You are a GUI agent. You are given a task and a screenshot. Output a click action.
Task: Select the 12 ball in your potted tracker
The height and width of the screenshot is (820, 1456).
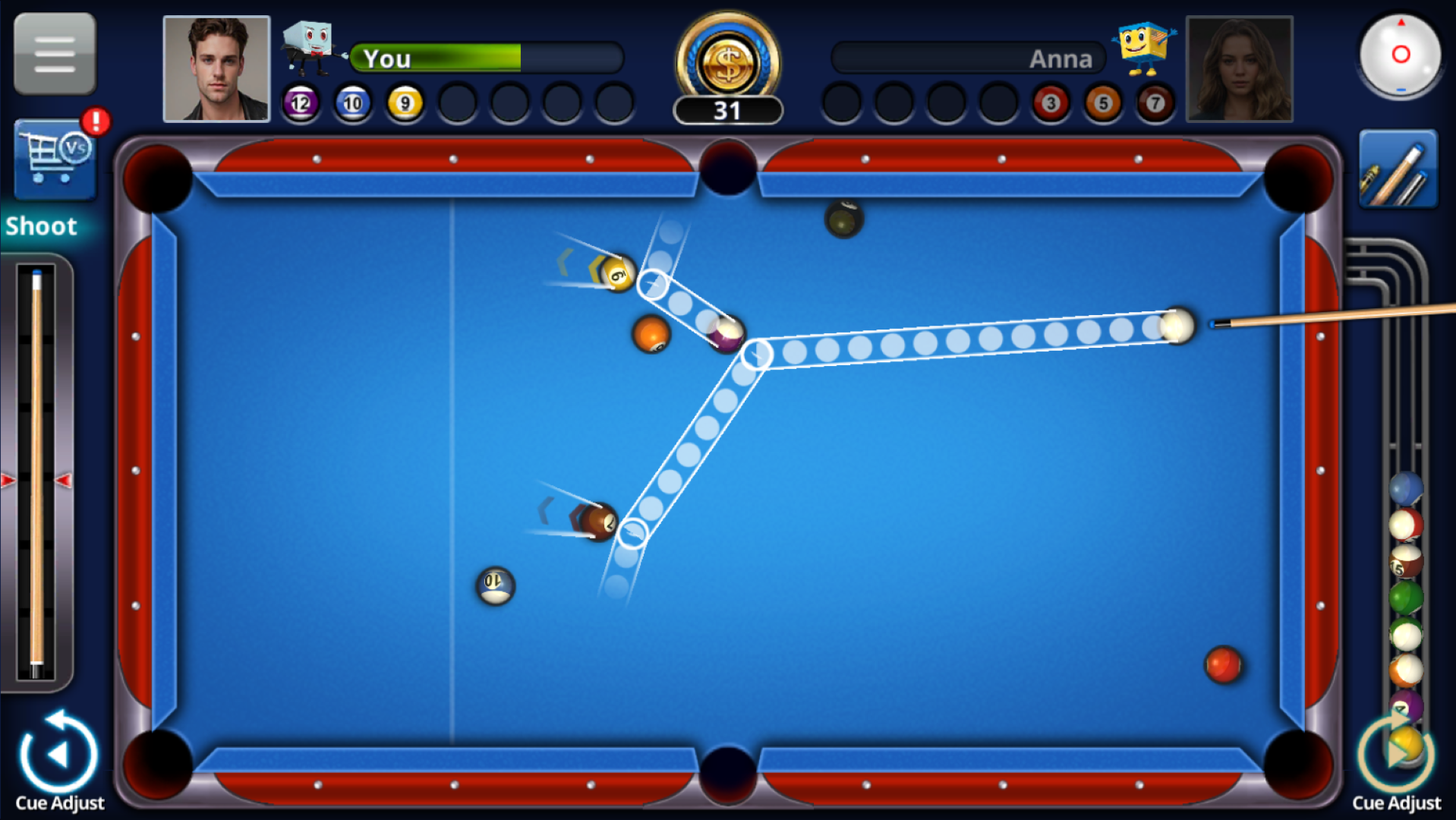click(x=300, y=103)
